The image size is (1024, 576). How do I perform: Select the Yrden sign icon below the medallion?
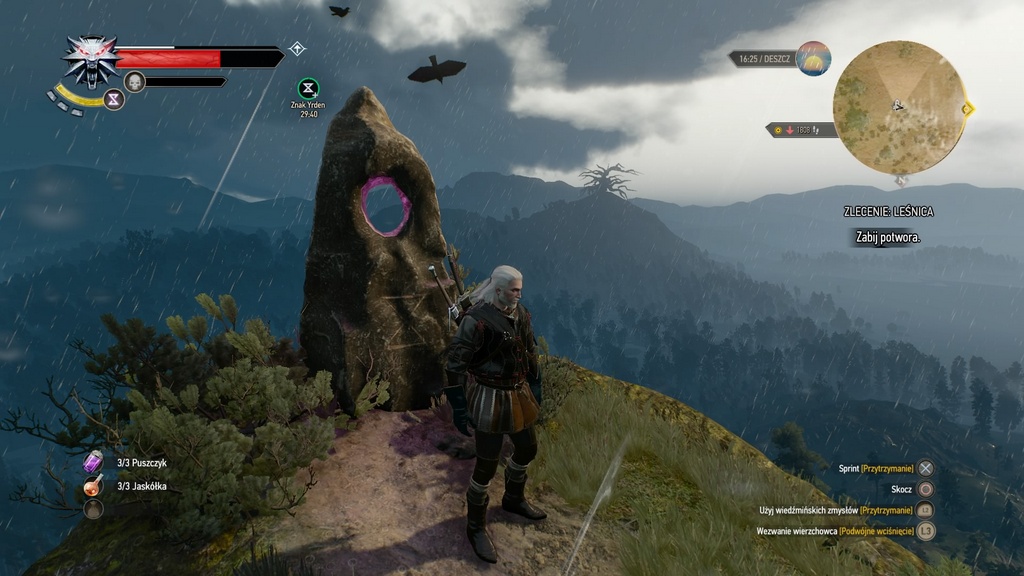(114, 100)
